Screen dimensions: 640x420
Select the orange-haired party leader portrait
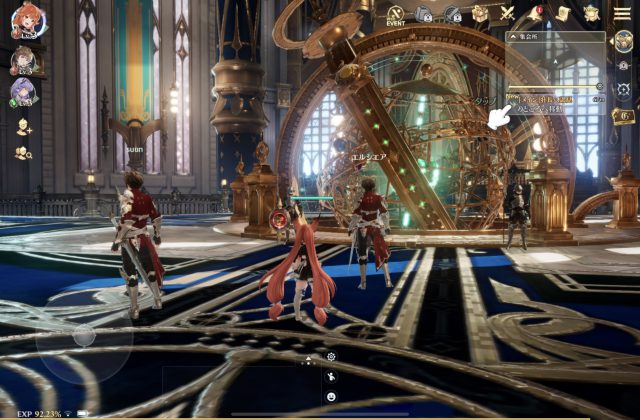[x=26, y=21]
